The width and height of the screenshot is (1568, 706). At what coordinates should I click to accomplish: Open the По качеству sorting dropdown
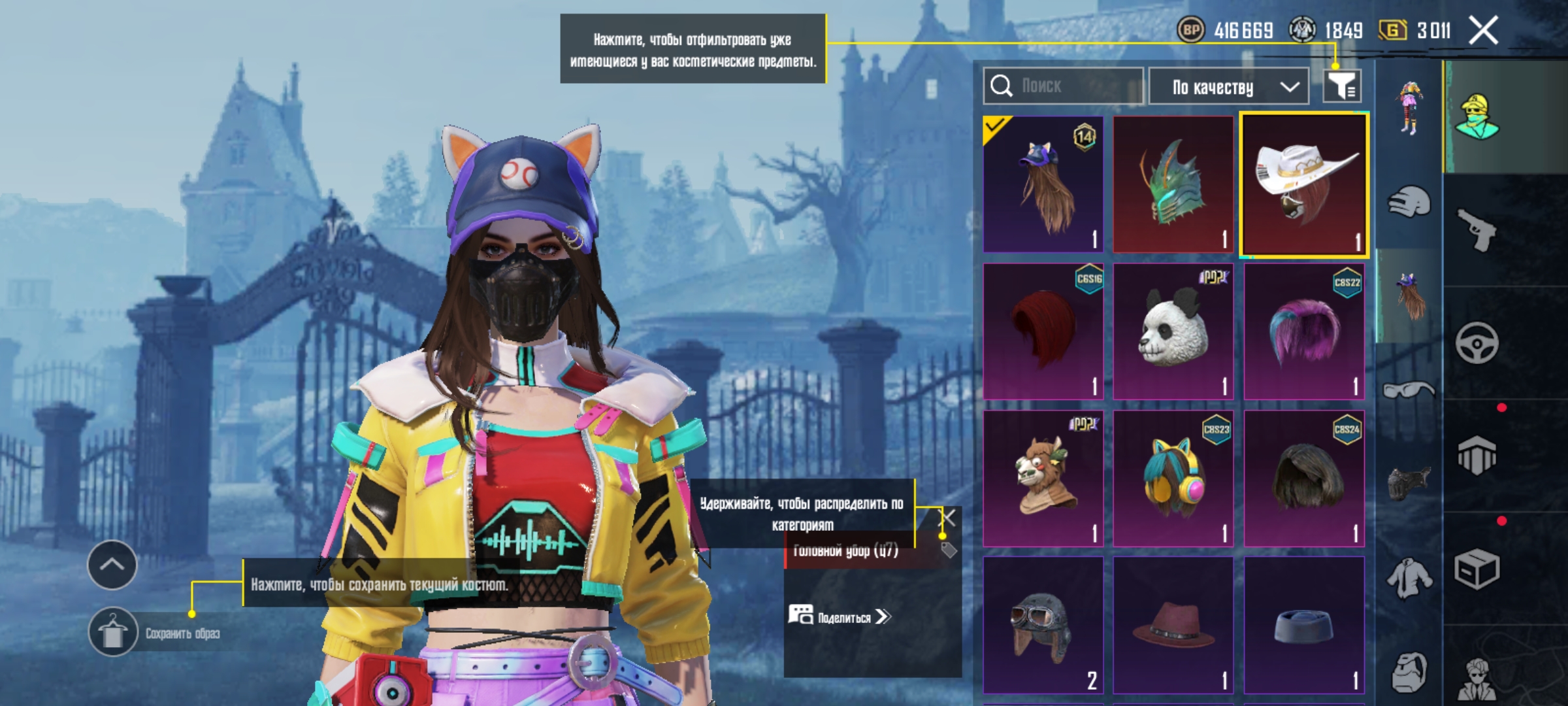pos(1228,87)
